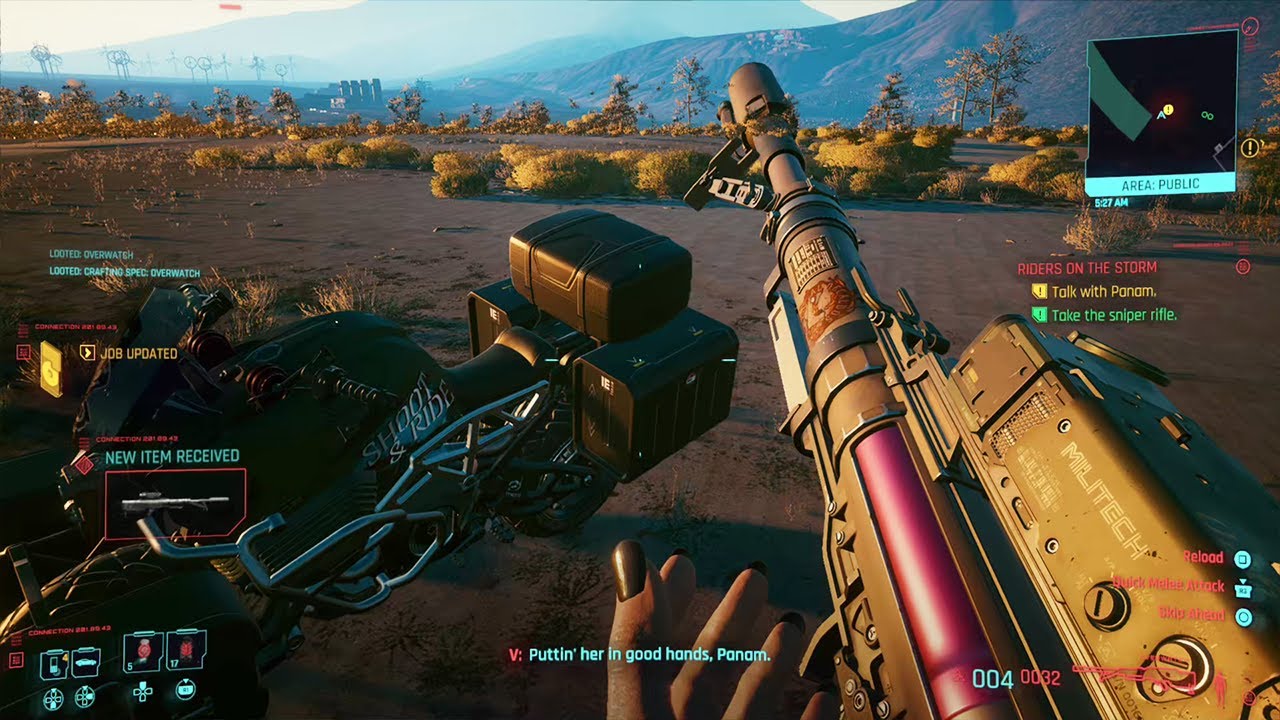This screenshot has height=720, width=1280.
Task: Open the Riders on the Storm quest title
Action: point(1086,267)
